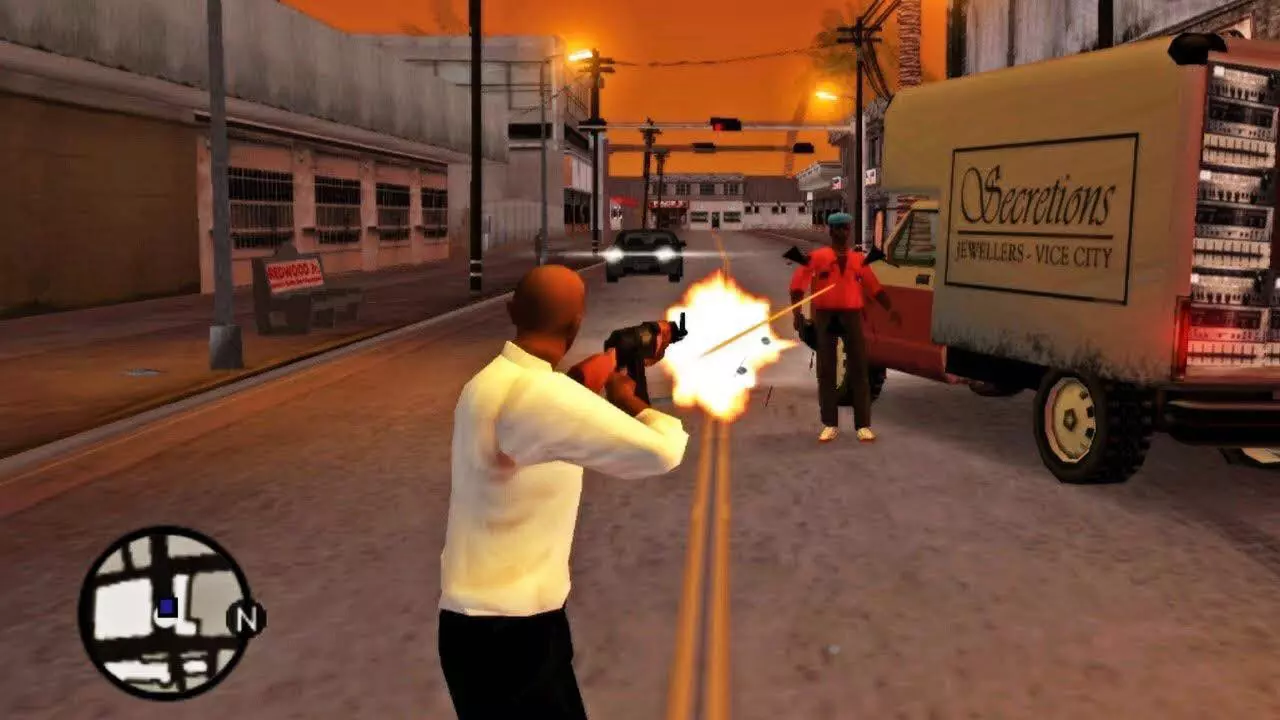Click the approaching car with headlights on
Image resolution: width=1280 pixels, height=720 pixels.
(640, 255)
